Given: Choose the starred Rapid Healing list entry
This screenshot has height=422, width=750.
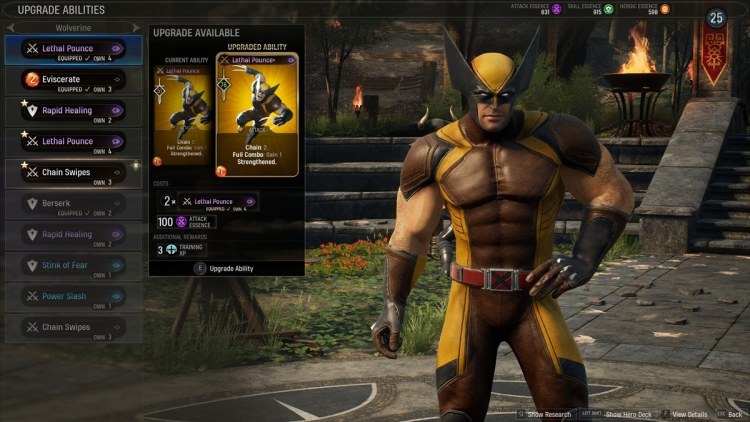Looking at the screenshot, I should [x=72, y=110].
